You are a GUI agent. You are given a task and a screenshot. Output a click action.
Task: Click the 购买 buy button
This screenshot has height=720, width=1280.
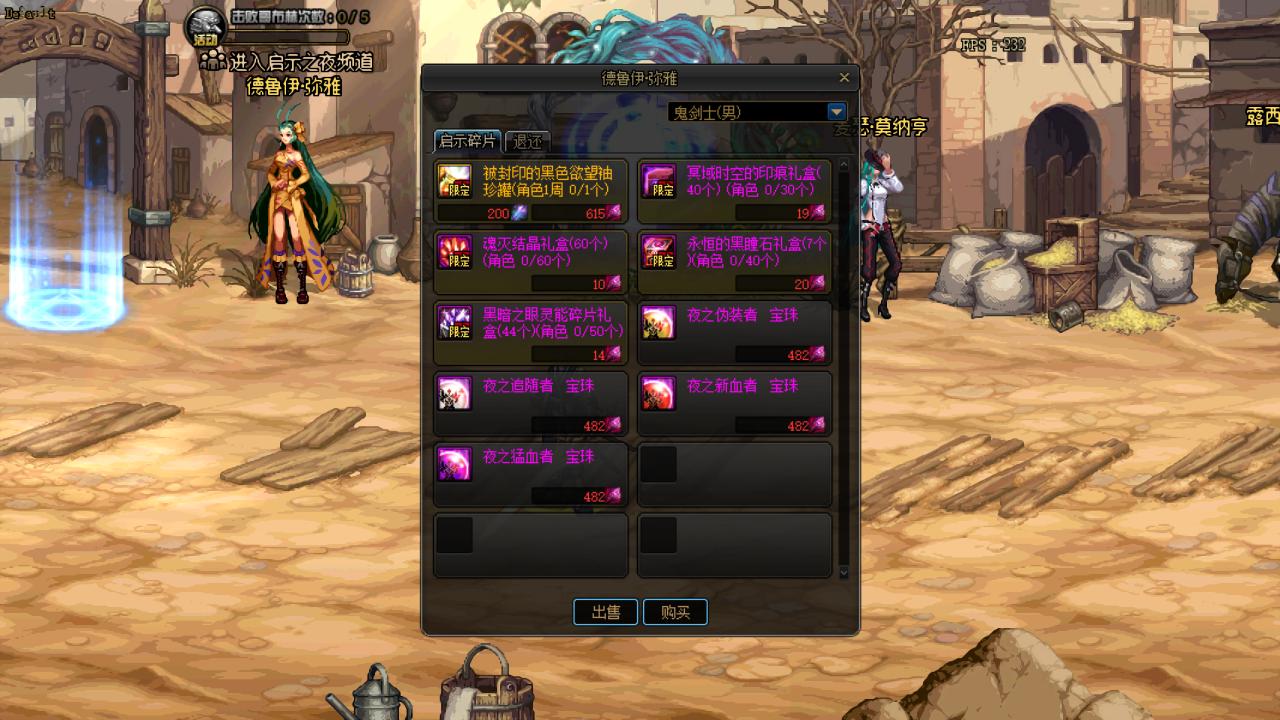[675, 612]
